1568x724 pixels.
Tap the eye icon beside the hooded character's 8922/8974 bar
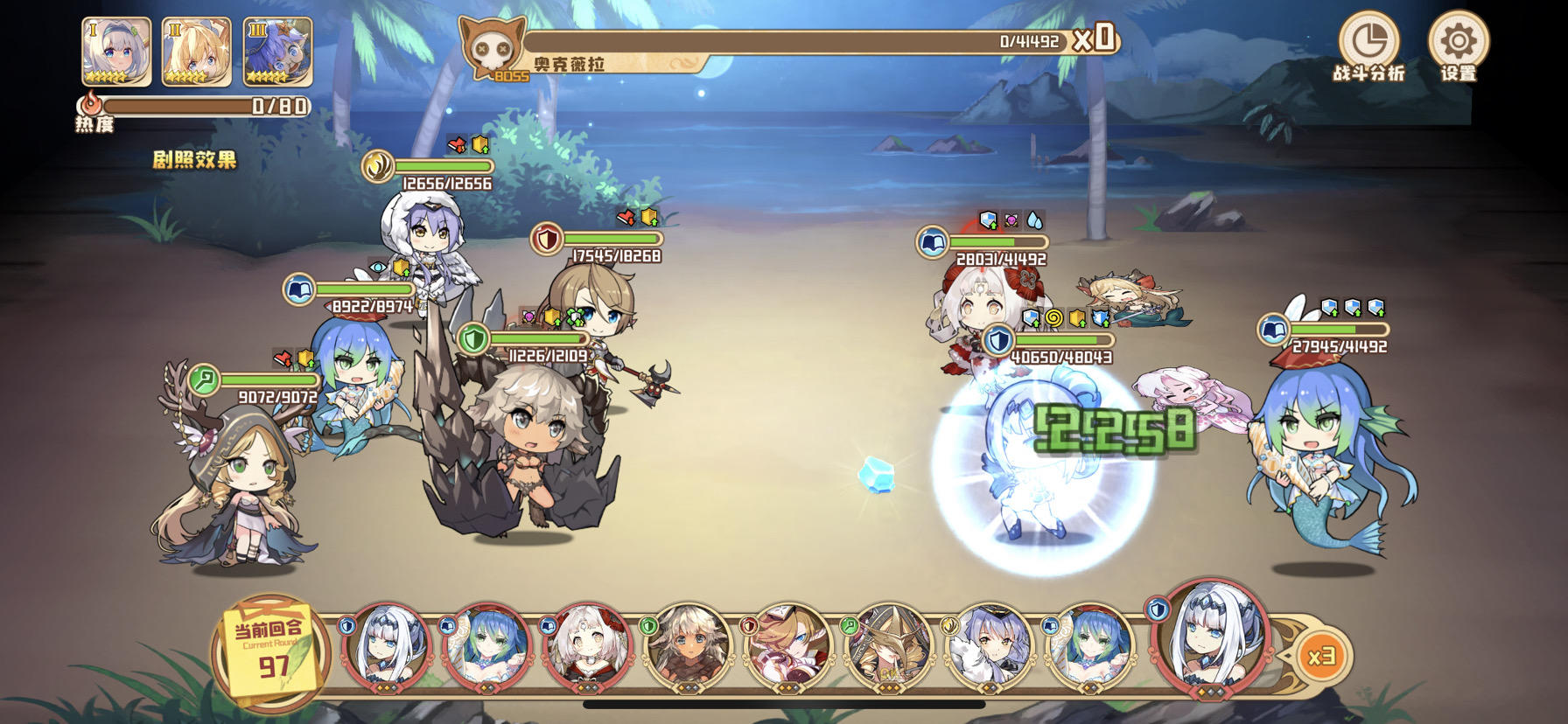pyautogui.click(x=378, y=268)
